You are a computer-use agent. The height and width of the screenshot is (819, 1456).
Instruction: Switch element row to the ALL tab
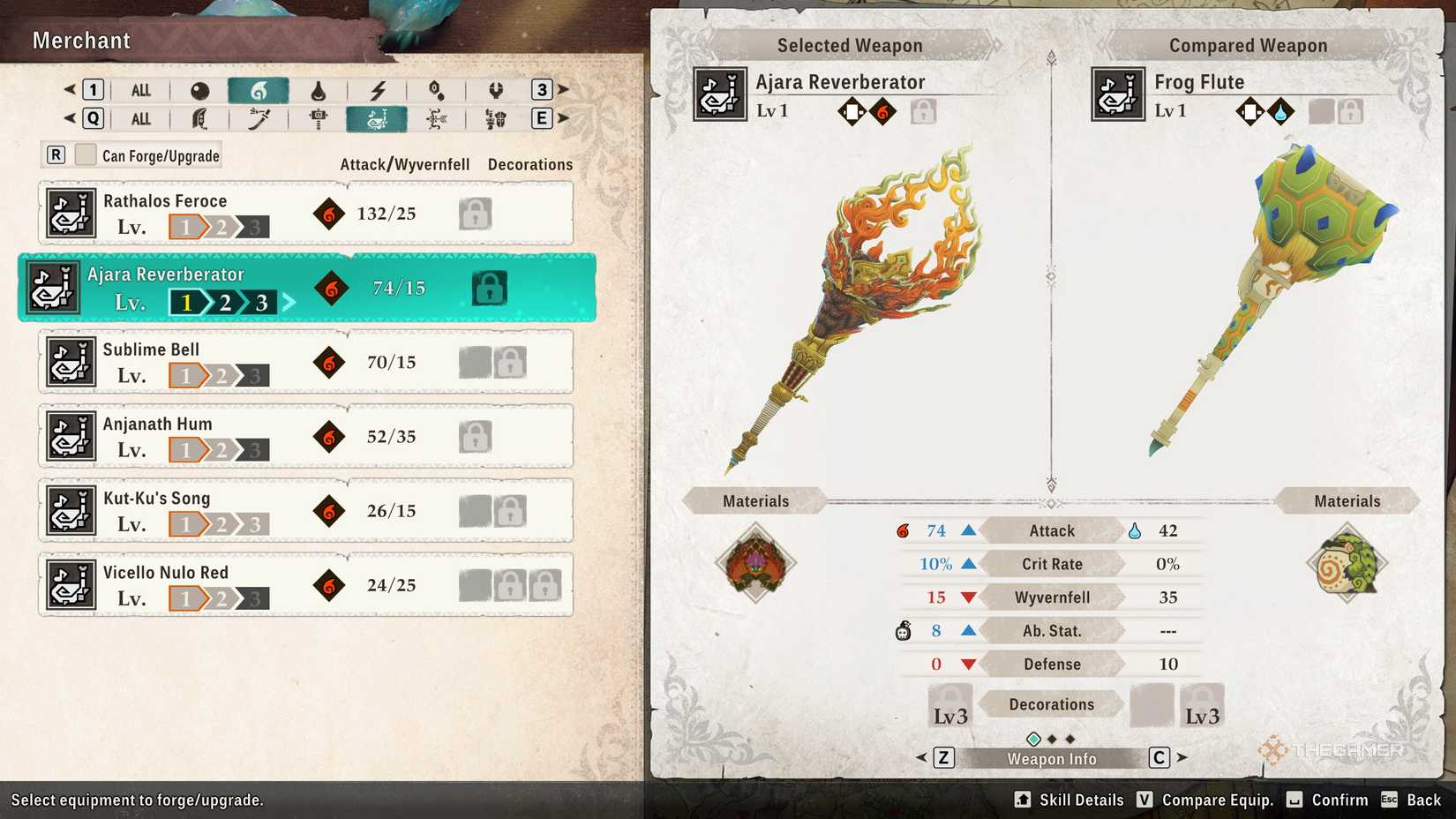tap(139, 89)
